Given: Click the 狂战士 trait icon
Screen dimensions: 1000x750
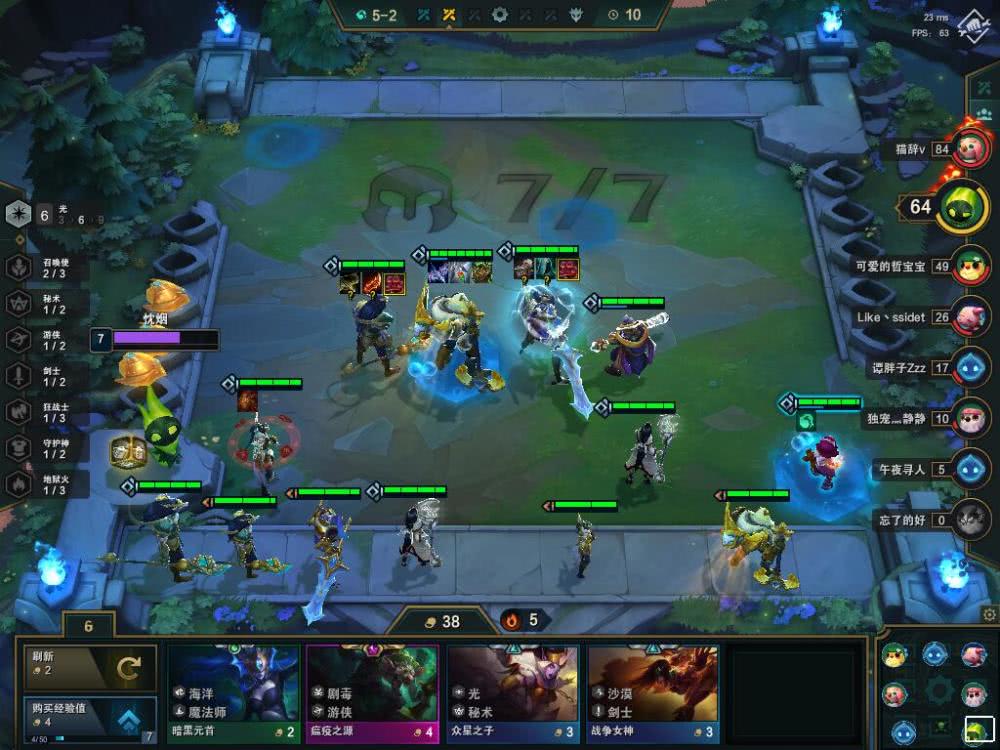Looking at the screenshot, I should coord(19,411).
